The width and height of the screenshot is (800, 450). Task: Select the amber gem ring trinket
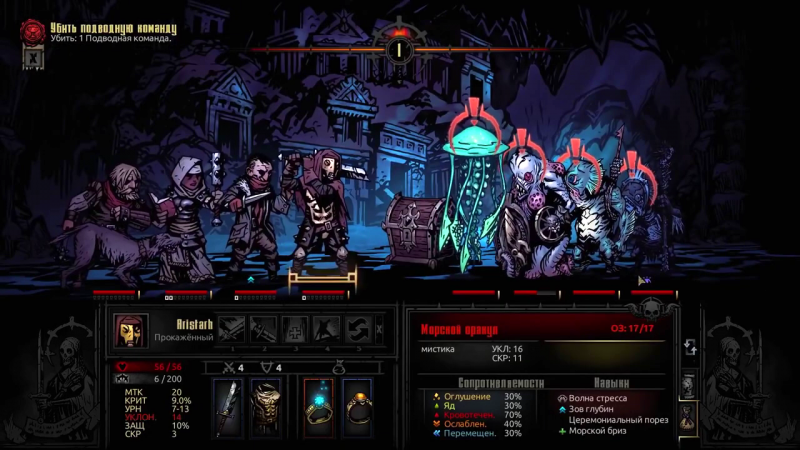click(x=357, y=407)
